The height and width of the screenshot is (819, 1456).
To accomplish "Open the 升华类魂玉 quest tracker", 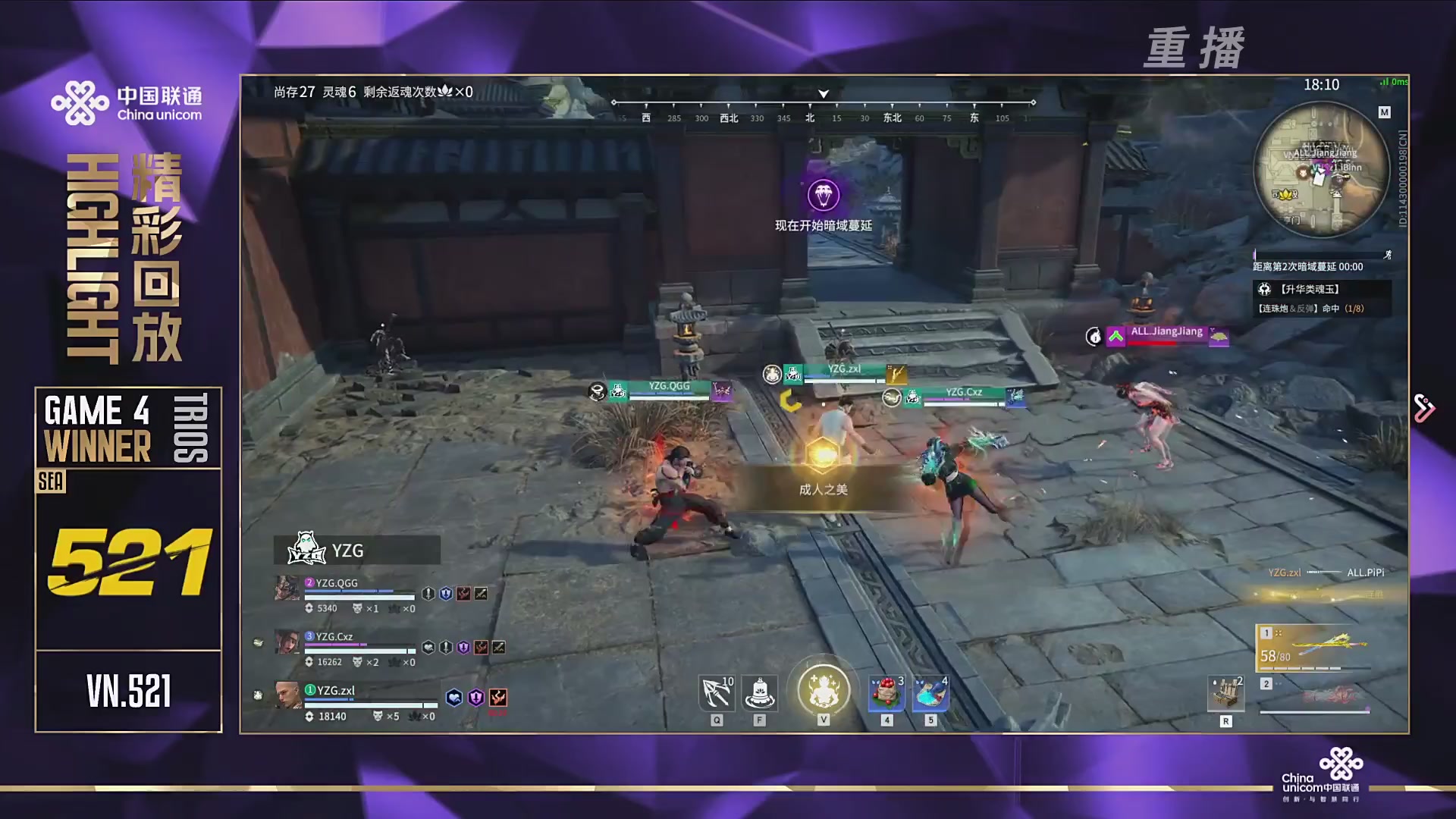I will pos(1321,290).
